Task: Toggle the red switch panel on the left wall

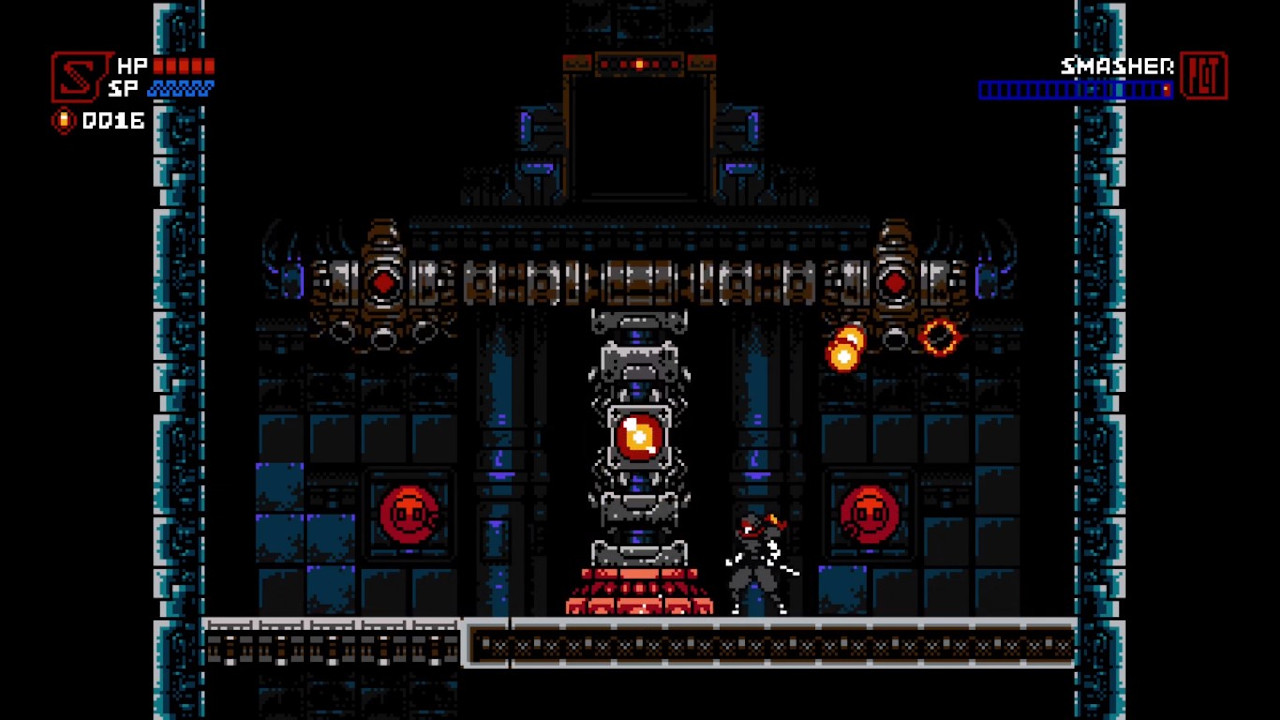Action: [411, 513]
